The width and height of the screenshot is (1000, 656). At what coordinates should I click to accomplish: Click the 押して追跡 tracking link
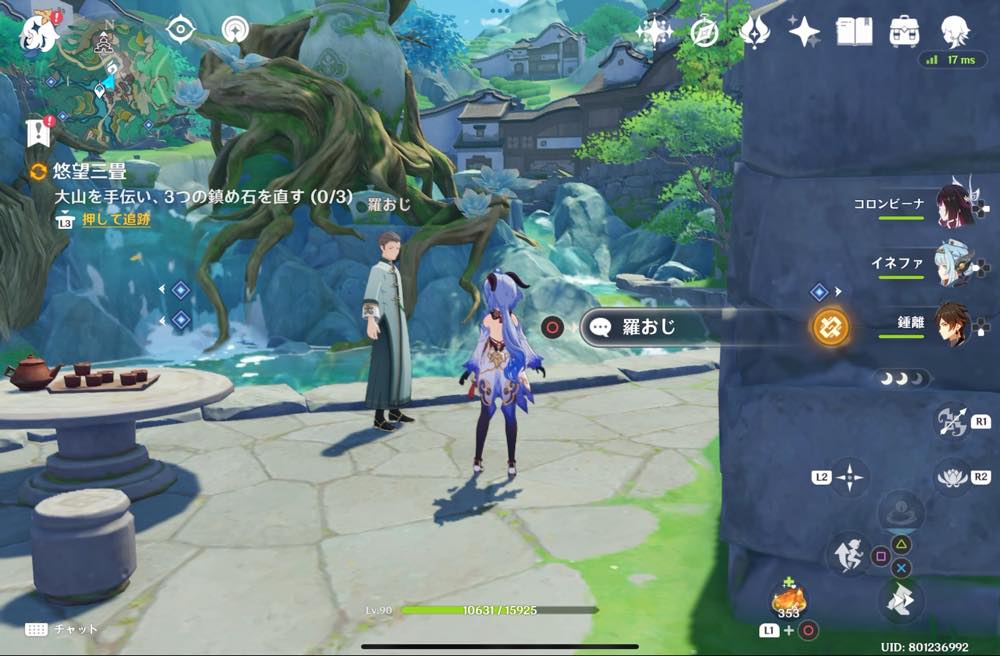pos(116,219)
